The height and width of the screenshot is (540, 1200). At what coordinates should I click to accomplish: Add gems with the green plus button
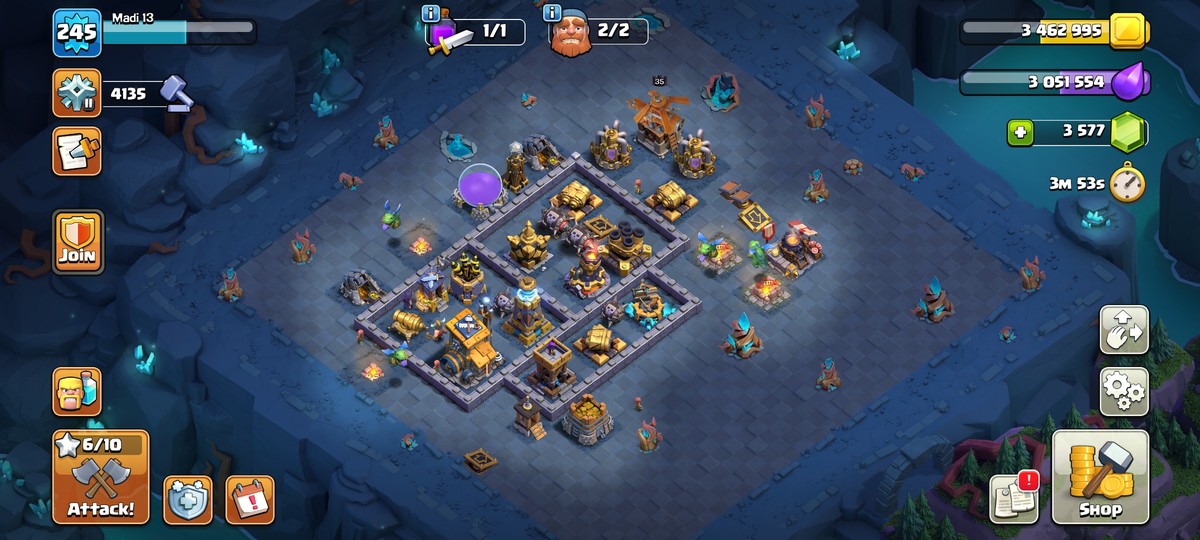(x=1020, y=131)
